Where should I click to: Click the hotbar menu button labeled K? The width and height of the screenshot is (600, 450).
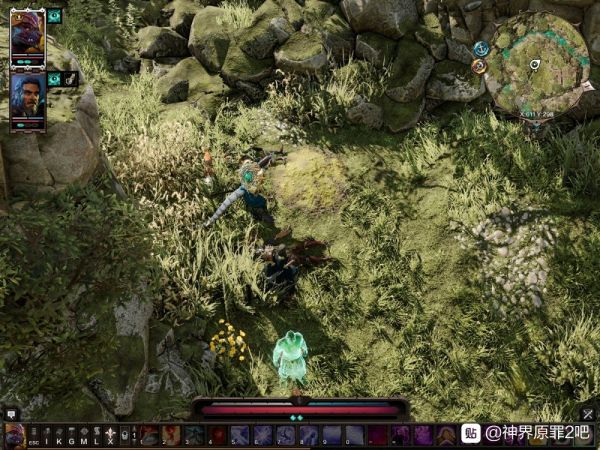(58, 435)
